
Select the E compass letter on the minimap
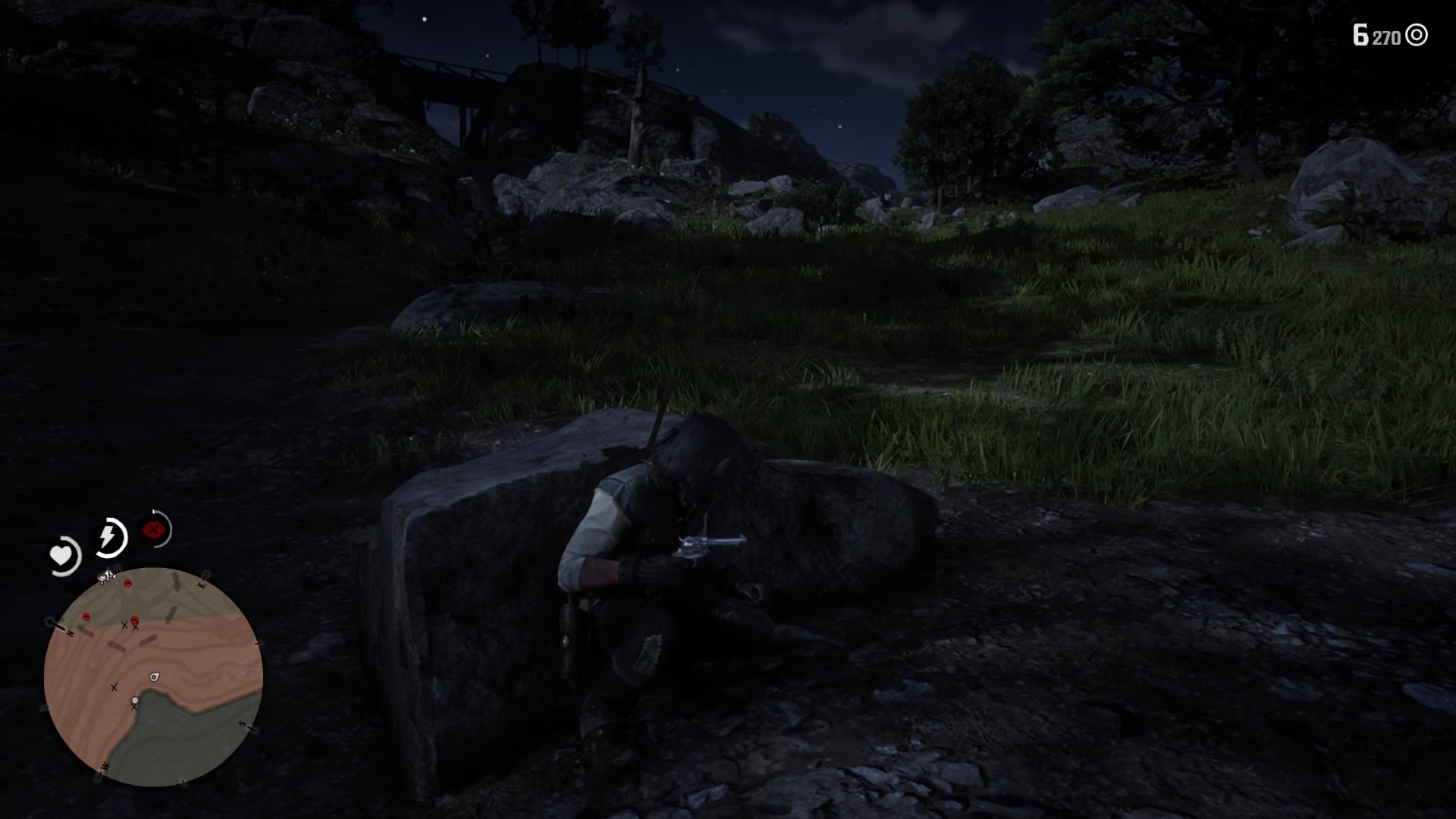click(x=202, y=584)
